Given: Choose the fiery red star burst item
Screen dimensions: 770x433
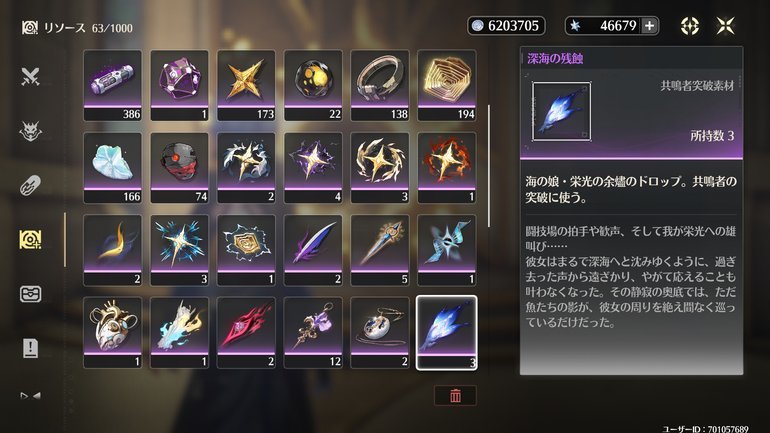Looking at the screenshot, I should coord(446,167).
